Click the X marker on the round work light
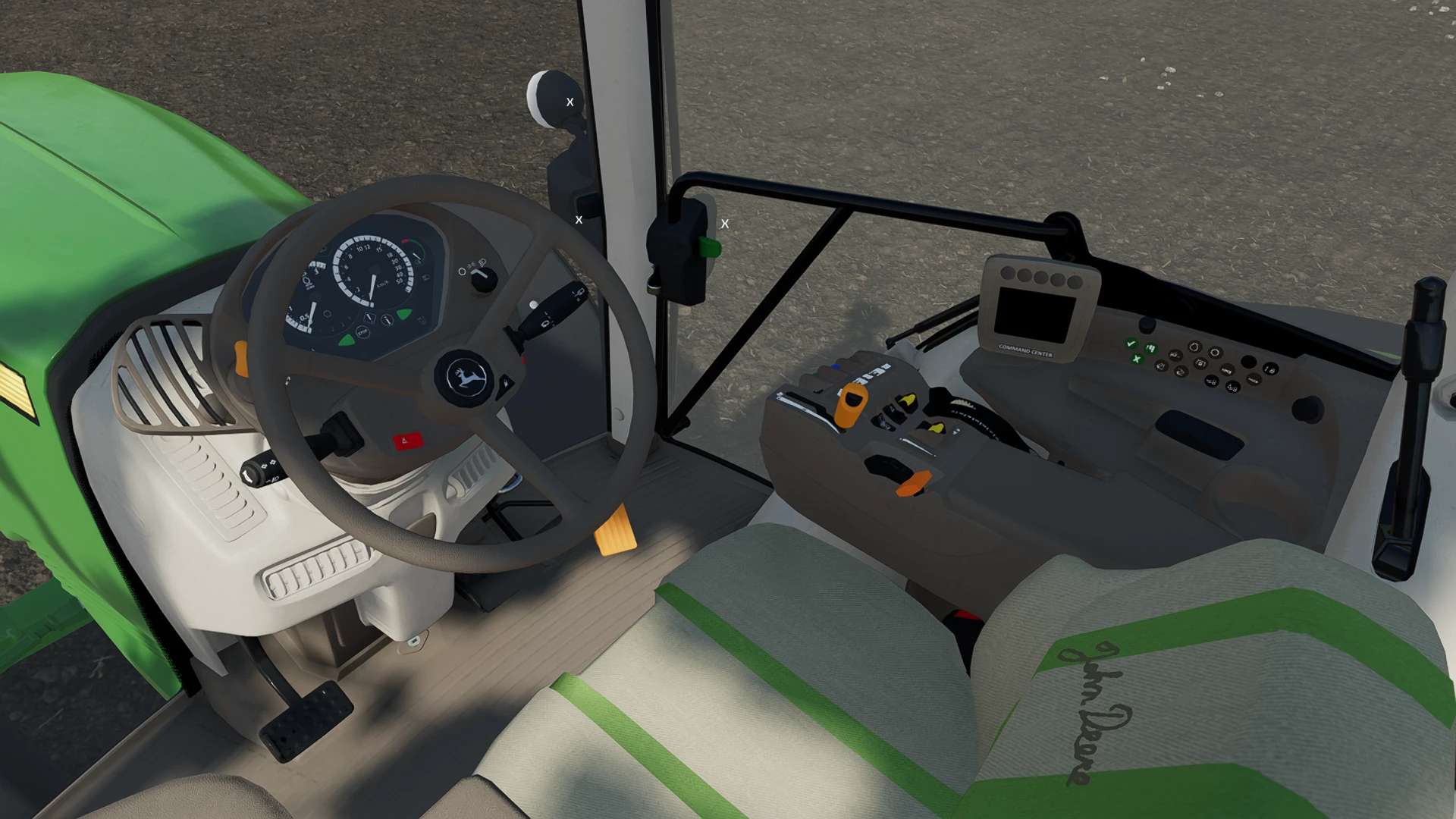Viewport: 1456px width, 819px height. tap(570, 102)
